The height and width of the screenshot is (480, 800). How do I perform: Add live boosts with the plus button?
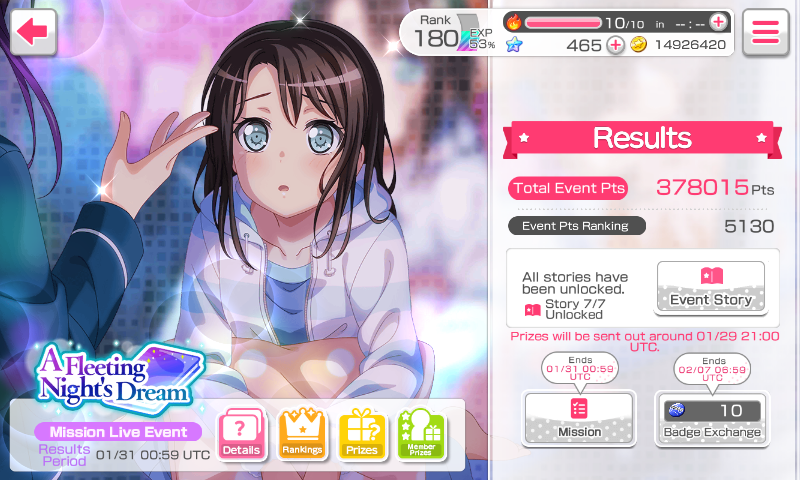(x=717, y=21)
